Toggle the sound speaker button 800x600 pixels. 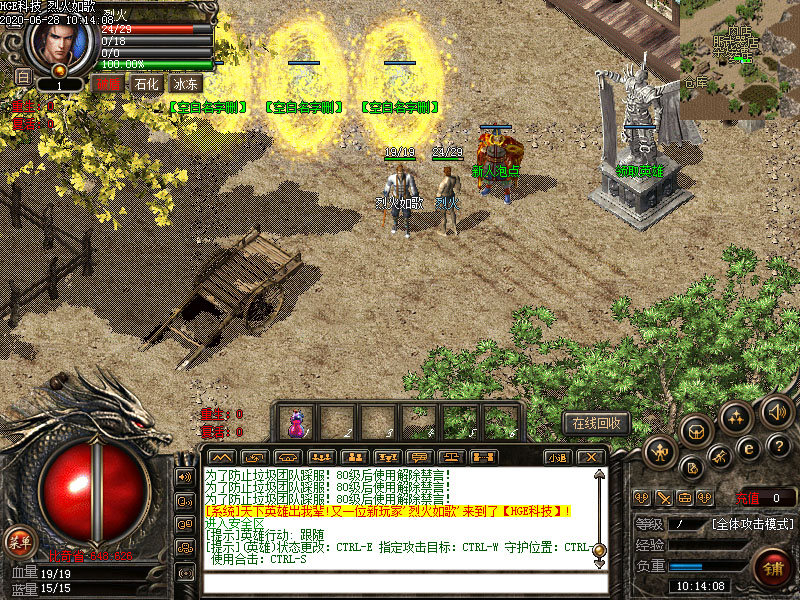click(776, 410)
